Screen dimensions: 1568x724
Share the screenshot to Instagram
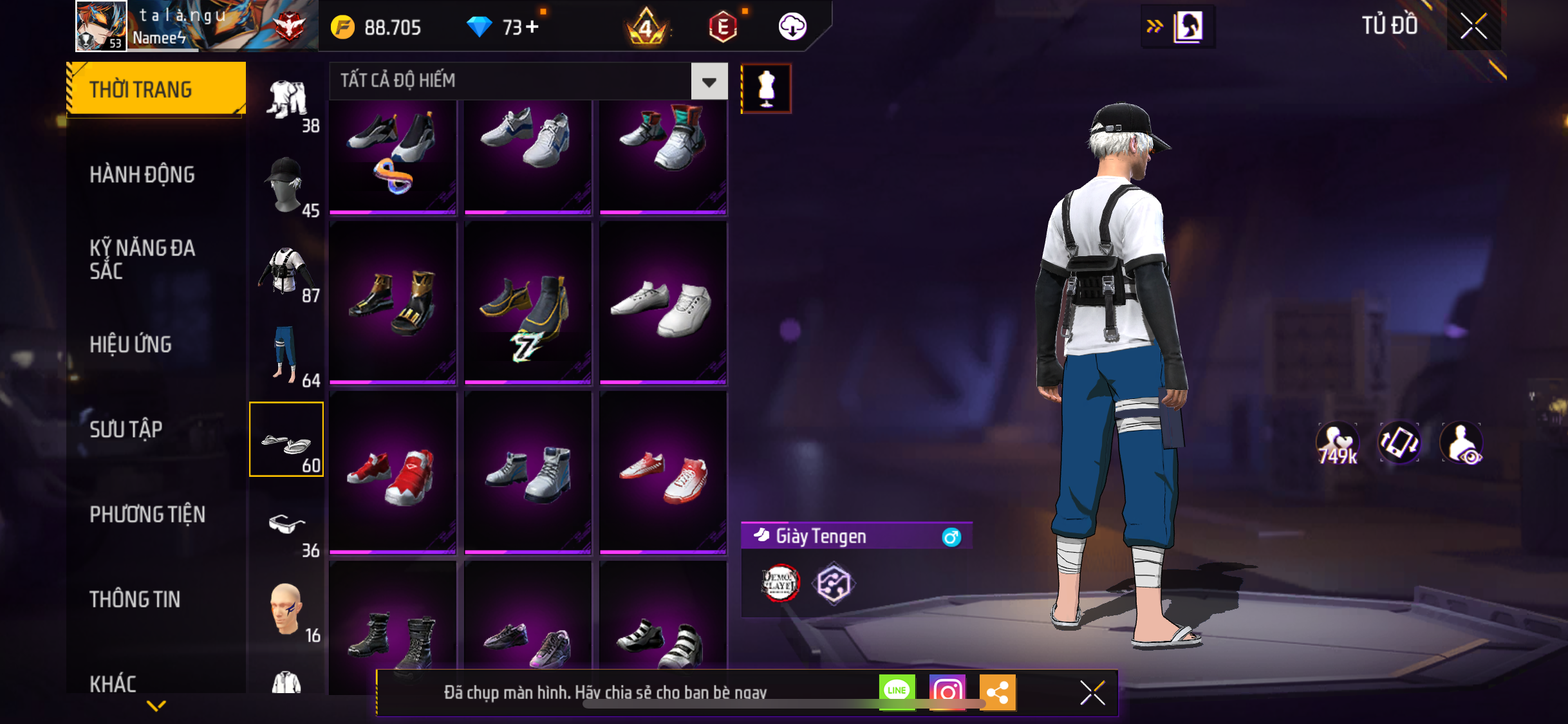pyautogui.click(x=947, y=692)
